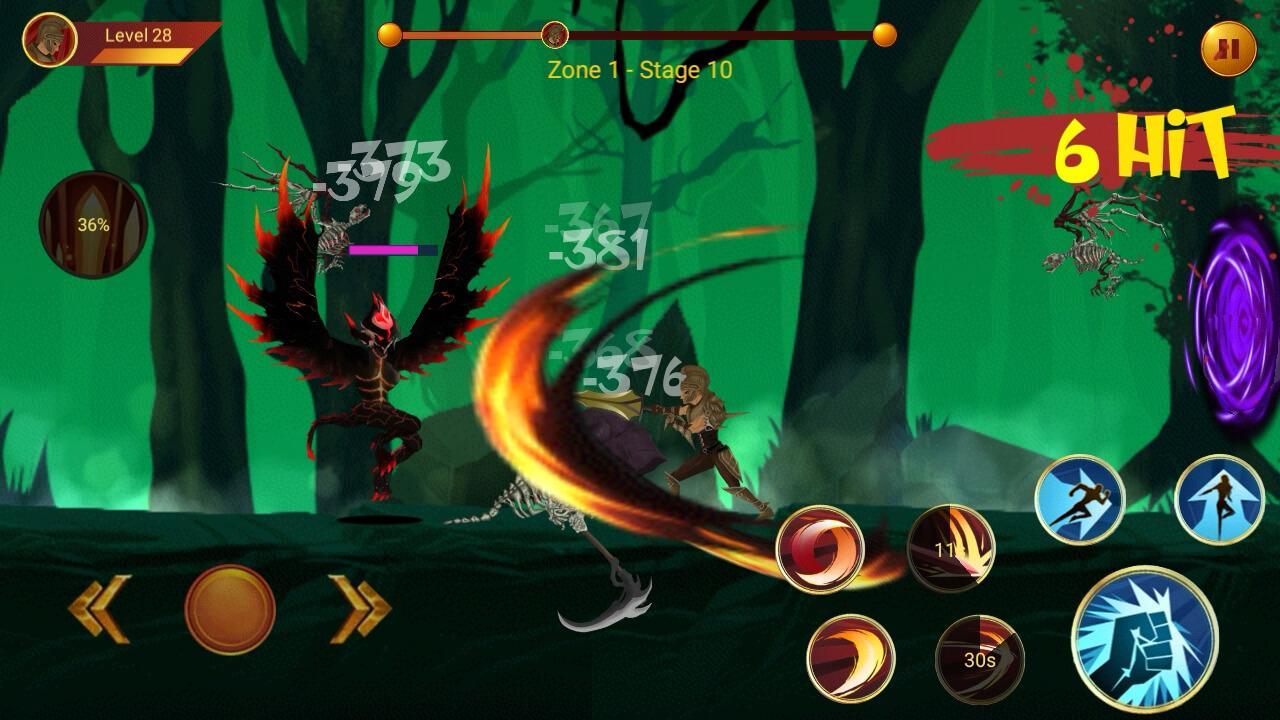Activate the dash running-figure skill
The height and width of the screenshot is (720, 1280).
1079,500
